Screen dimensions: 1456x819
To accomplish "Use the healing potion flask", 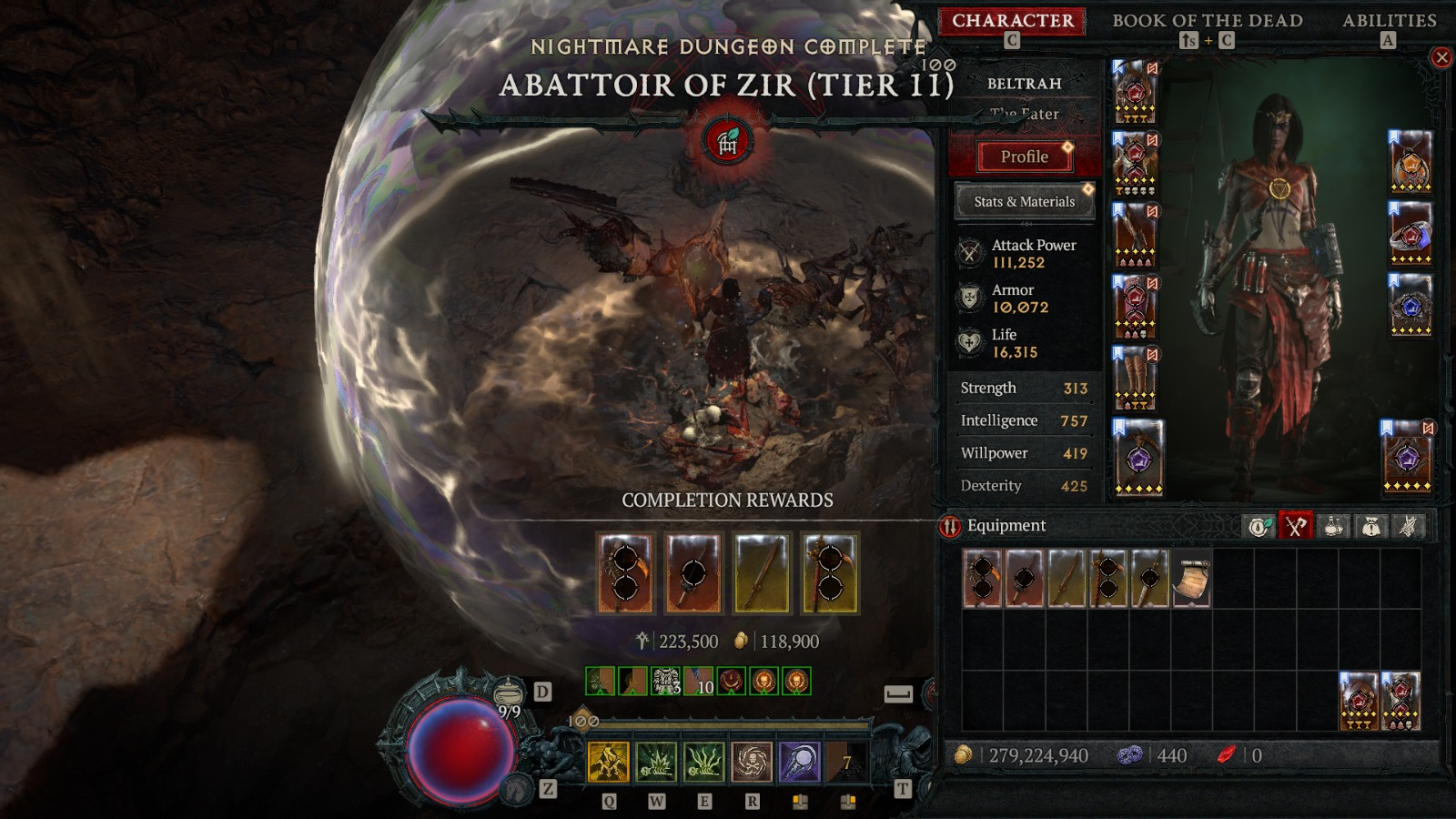I will tap(509, 694).
